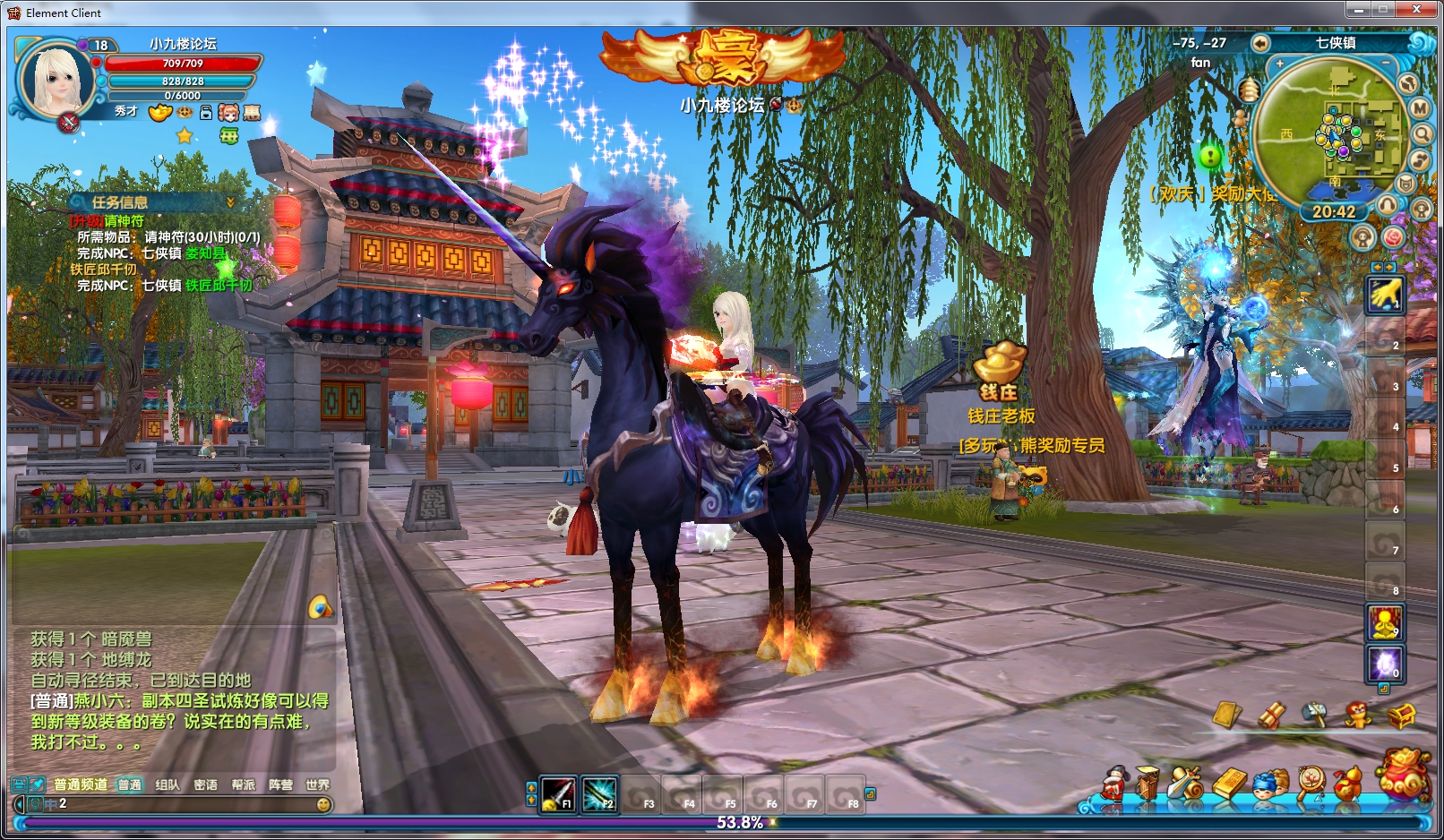Open the golden book menu icon
1444x840 pixels.
1229,784
